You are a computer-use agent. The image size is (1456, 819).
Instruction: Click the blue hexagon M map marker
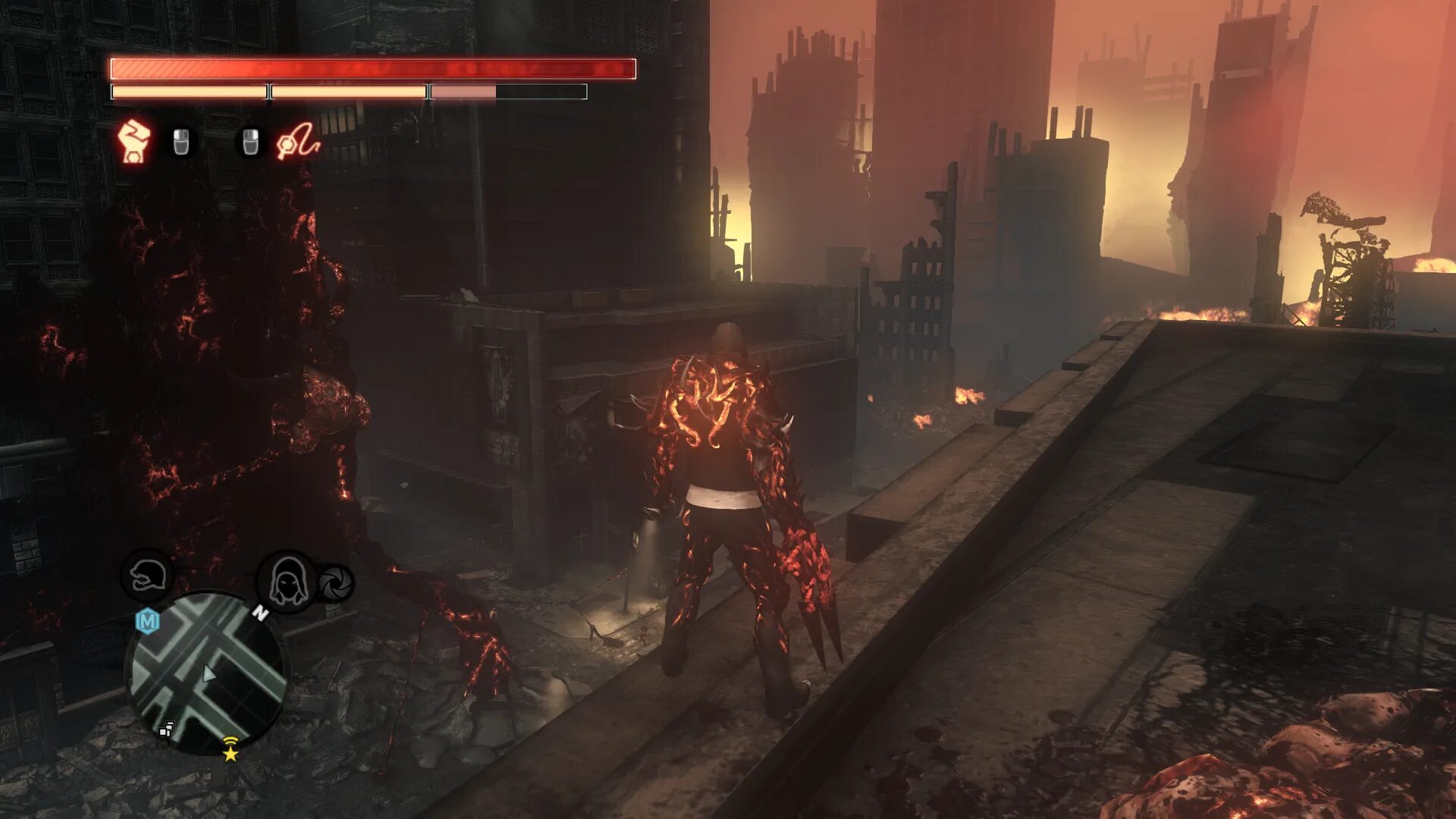[x=147, y=621]
